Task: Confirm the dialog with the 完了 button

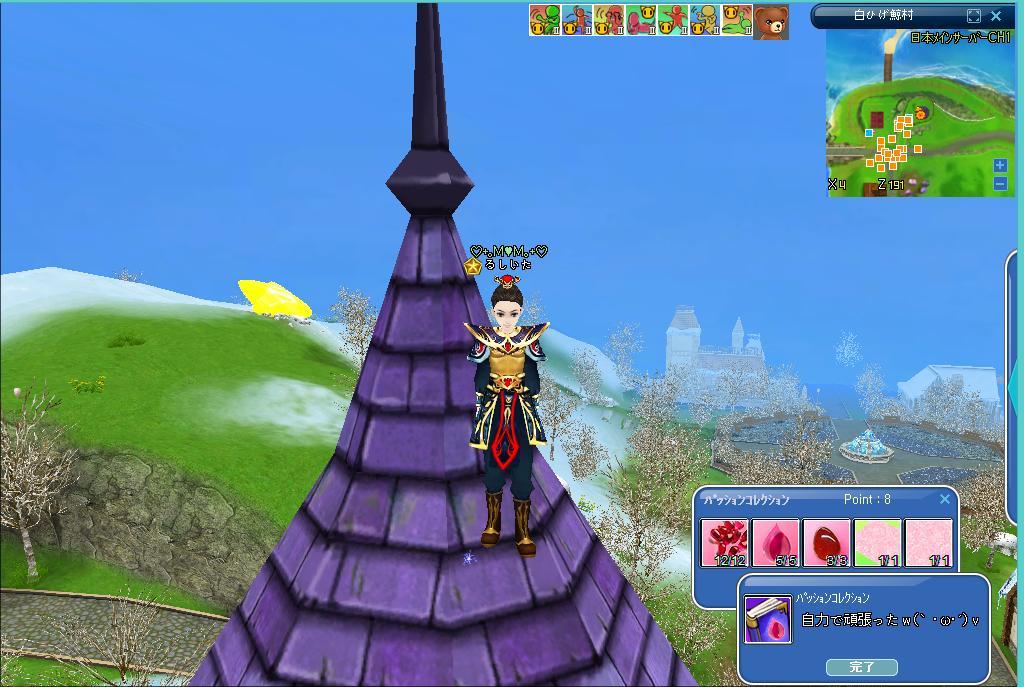Action: [x=861, y=667]
